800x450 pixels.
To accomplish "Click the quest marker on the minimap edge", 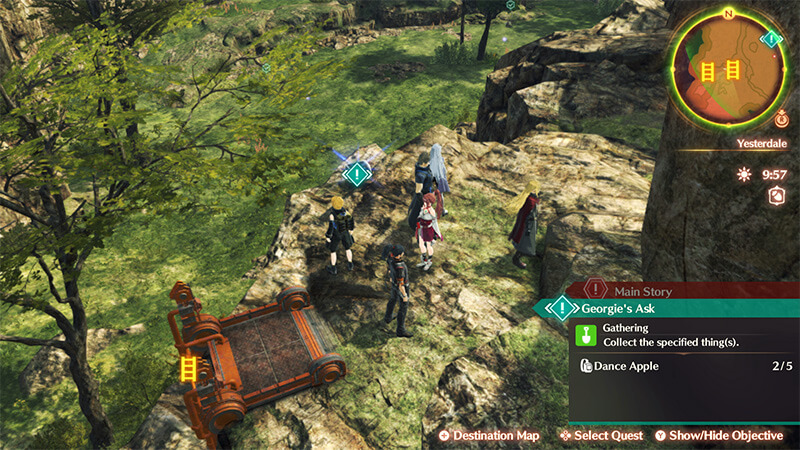I will point(771,40).
